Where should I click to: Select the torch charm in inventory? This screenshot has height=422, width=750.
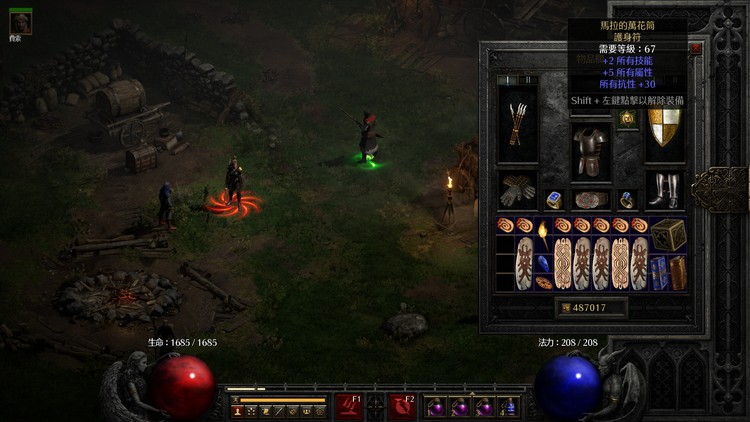pyautogui.click(x=543, y=234)
